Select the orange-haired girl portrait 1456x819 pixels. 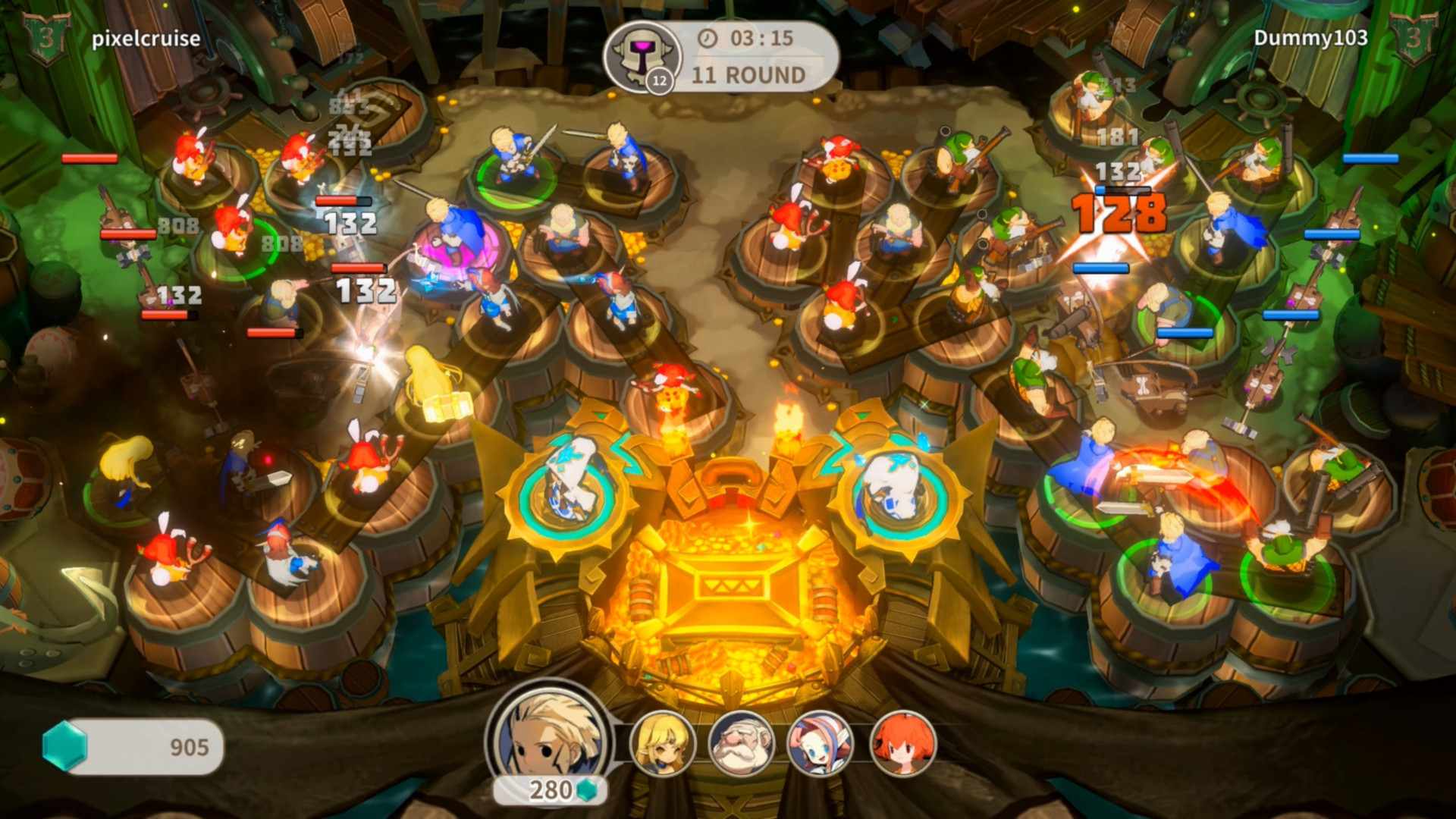click(902, 743)
